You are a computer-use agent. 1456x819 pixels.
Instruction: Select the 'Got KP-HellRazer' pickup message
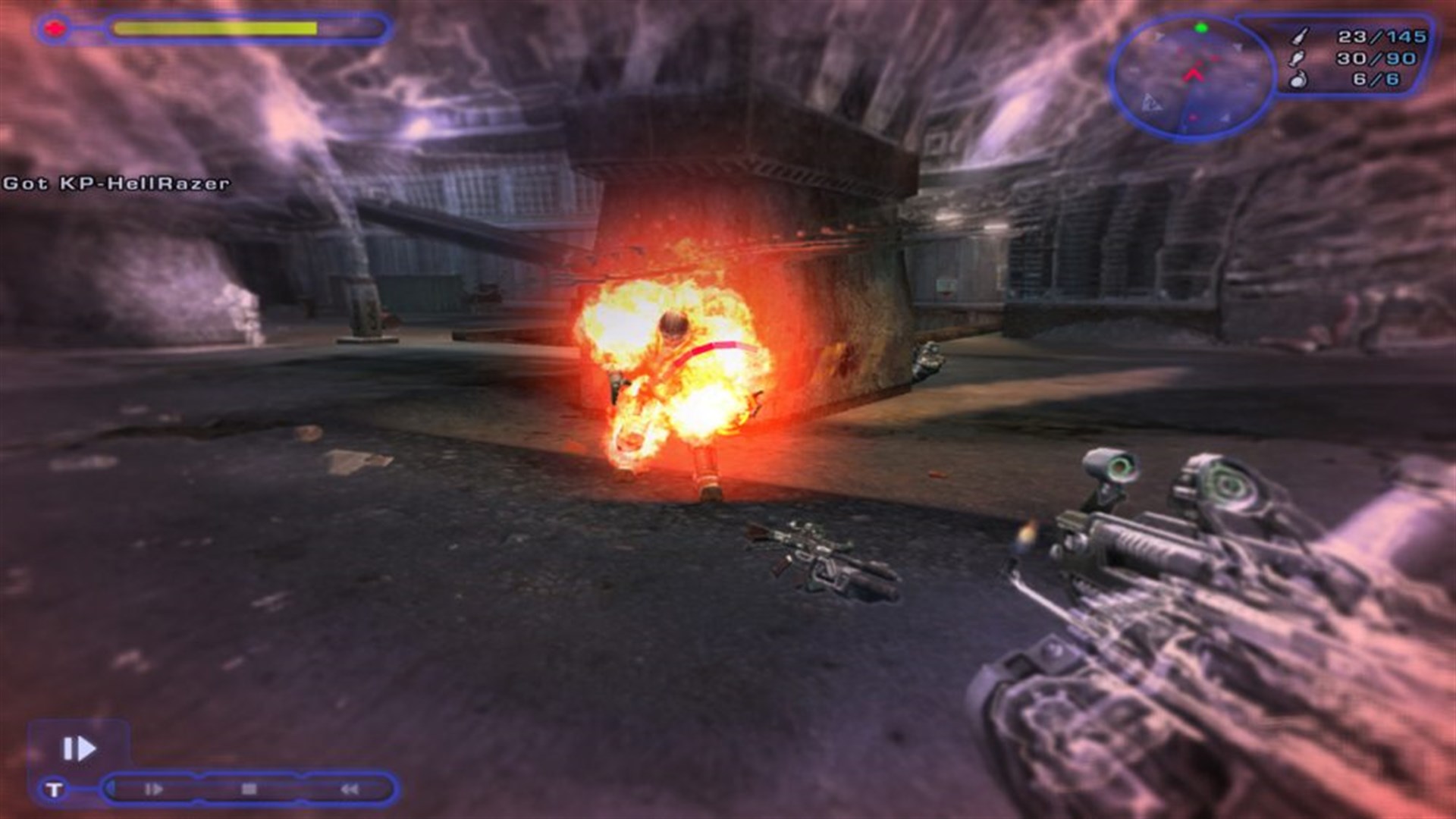click(115, 182)
